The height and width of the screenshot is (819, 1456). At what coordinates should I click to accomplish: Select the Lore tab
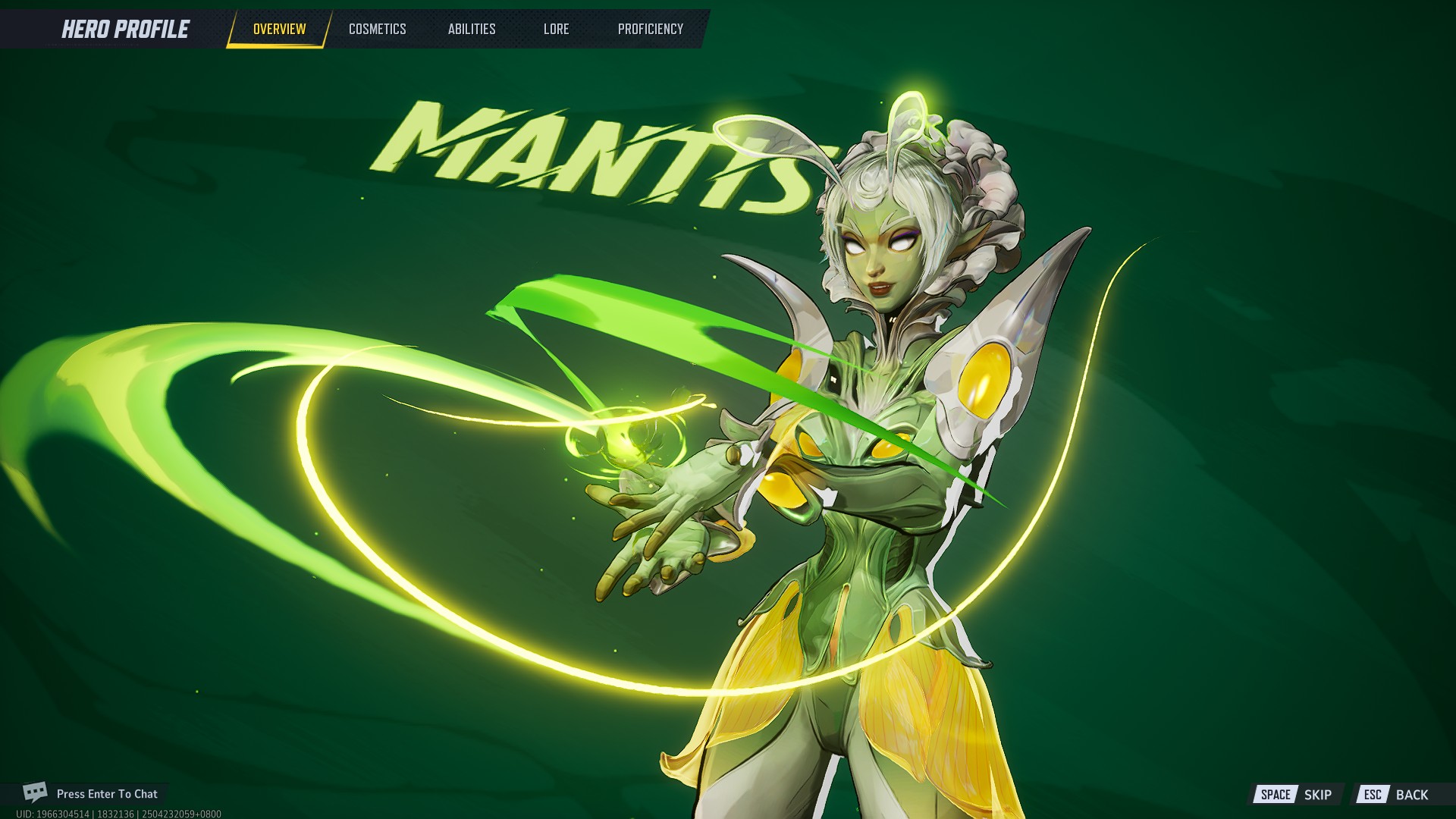click(556, 30)
